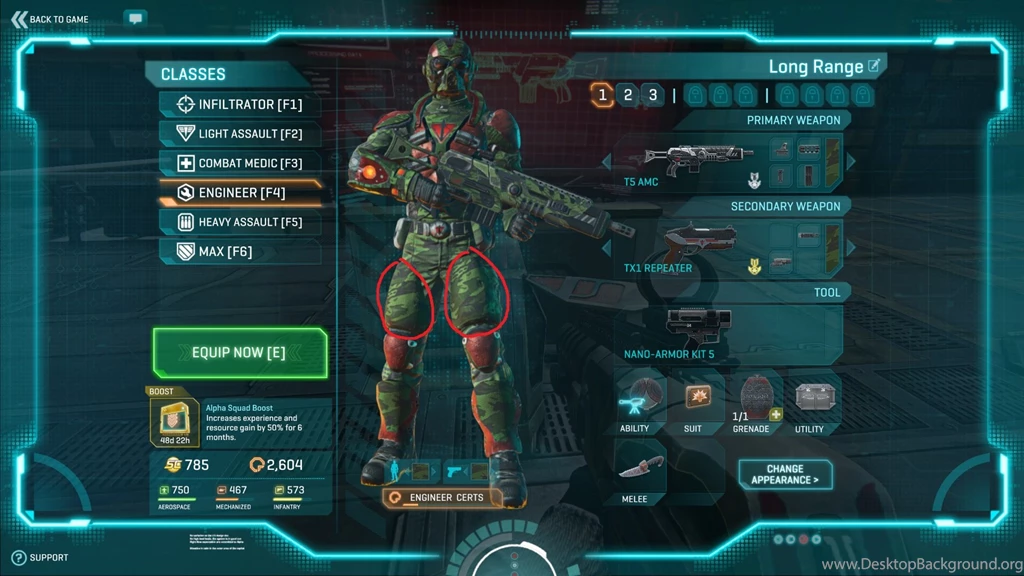Screen dimensions: 1024x576
Task: Select the T5 AMC primary weapon
Action: tap(697, 160)
